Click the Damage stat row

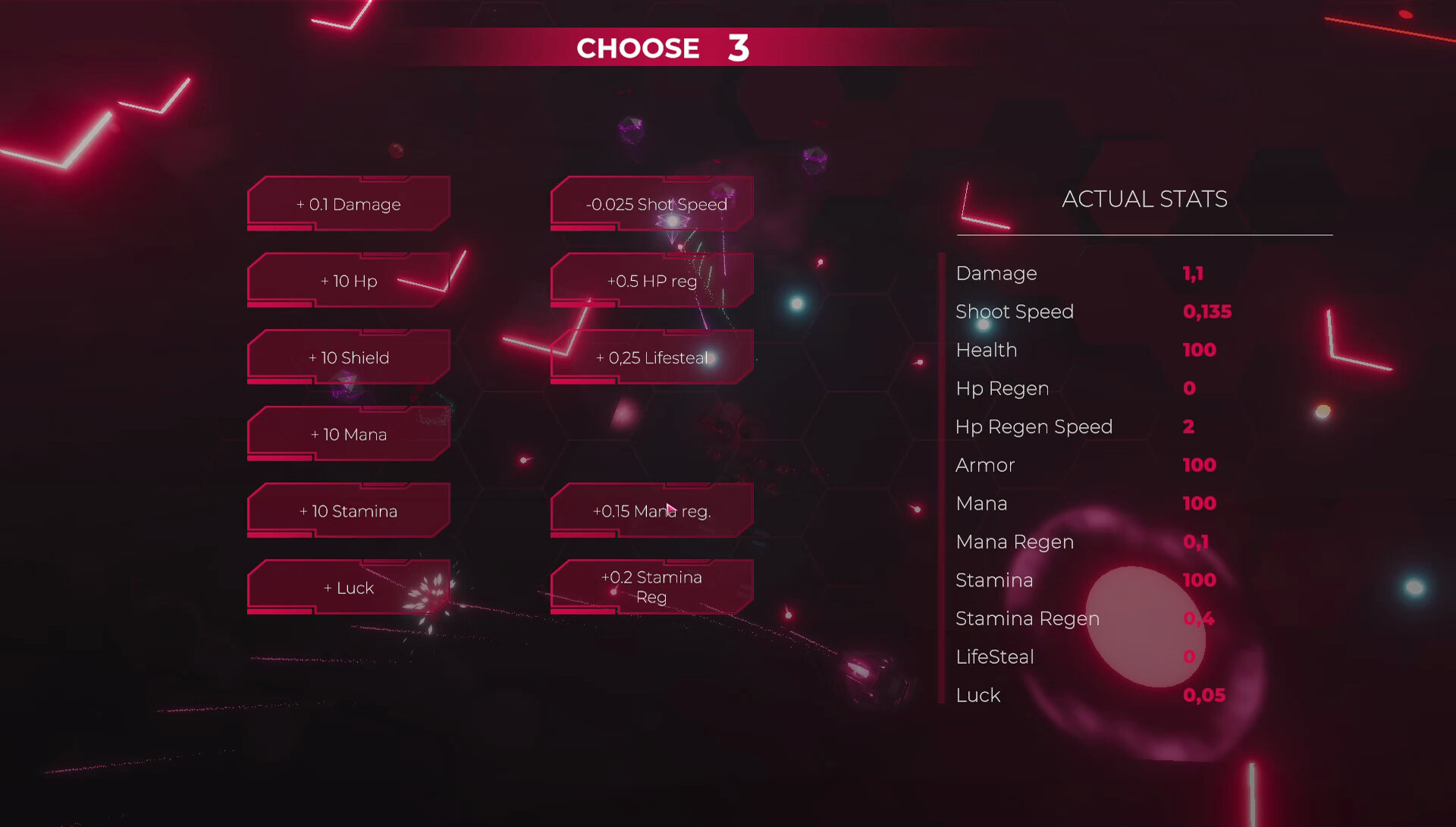point(996,273)
